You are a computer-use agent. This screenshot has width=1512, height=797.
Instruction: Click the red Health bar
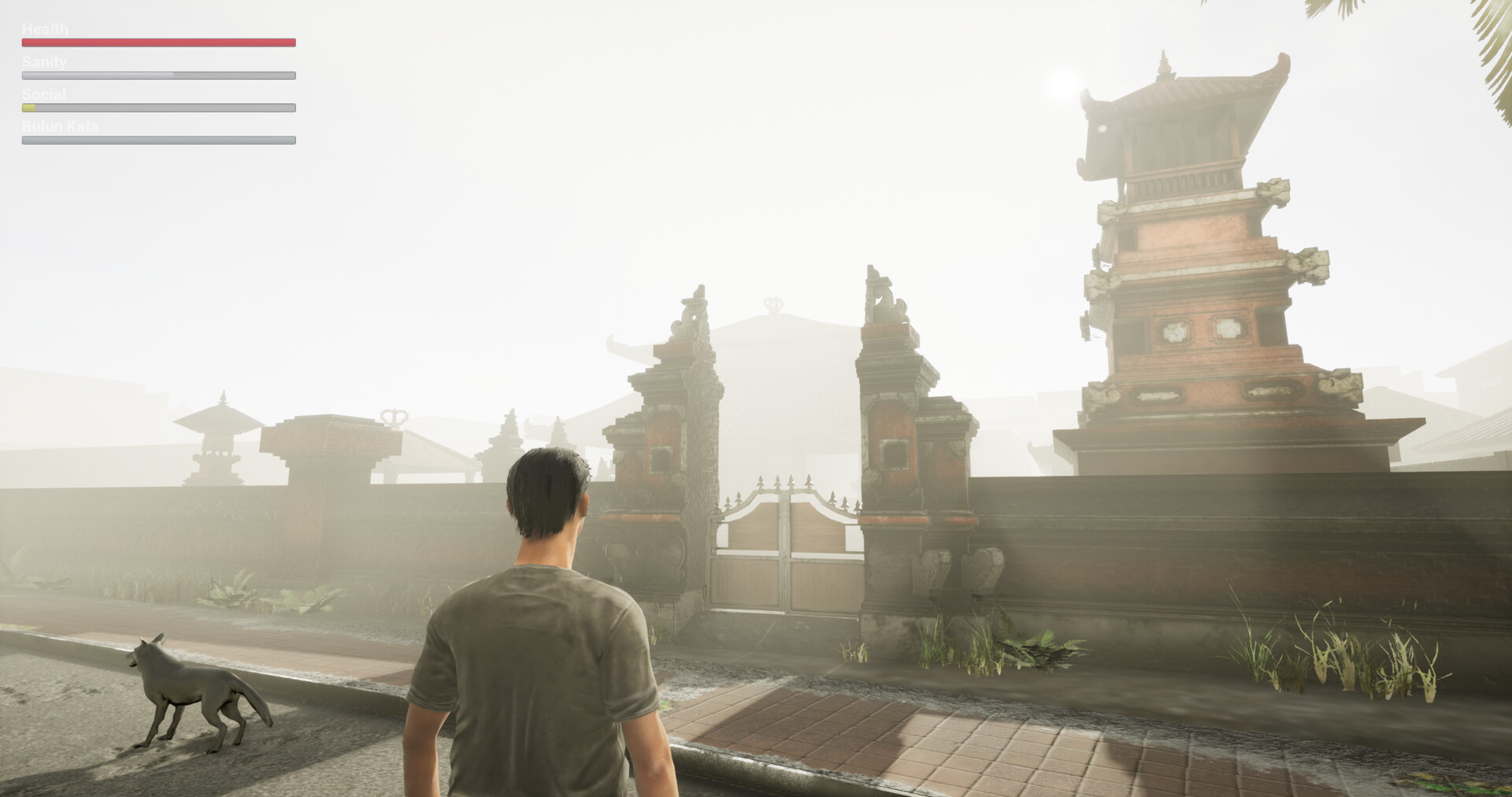click(x=157, y=42)
